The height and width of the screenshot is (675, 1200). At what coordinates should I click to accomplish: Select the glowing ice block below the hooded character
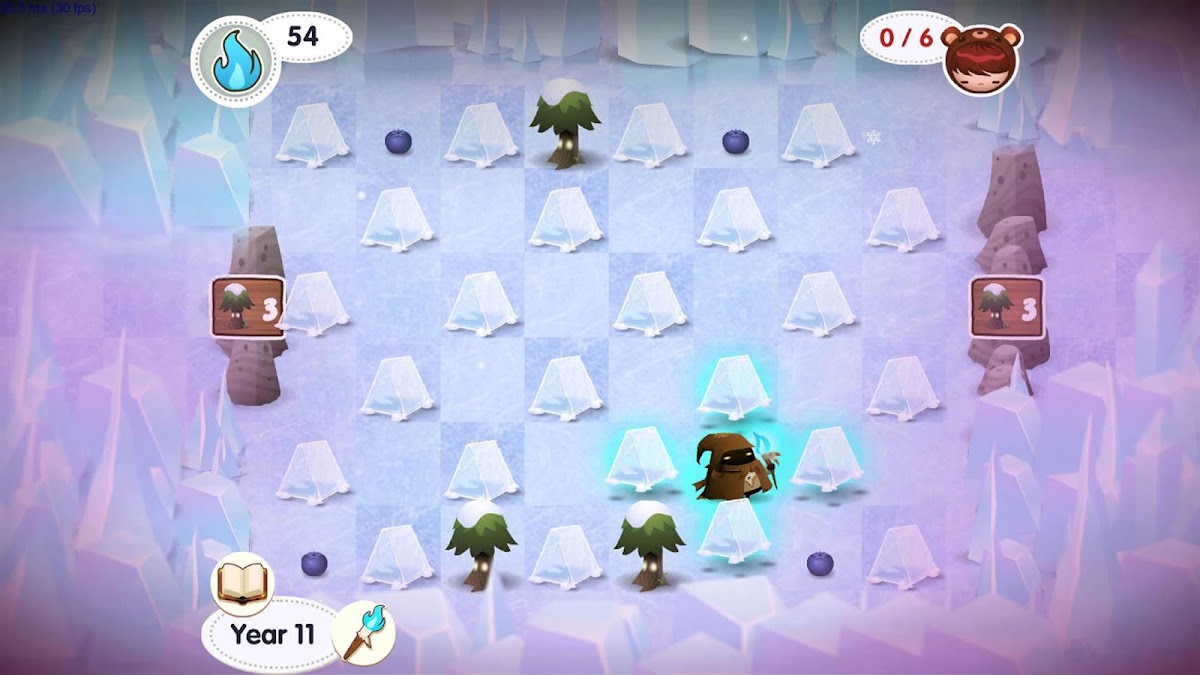tap(733, 531)
